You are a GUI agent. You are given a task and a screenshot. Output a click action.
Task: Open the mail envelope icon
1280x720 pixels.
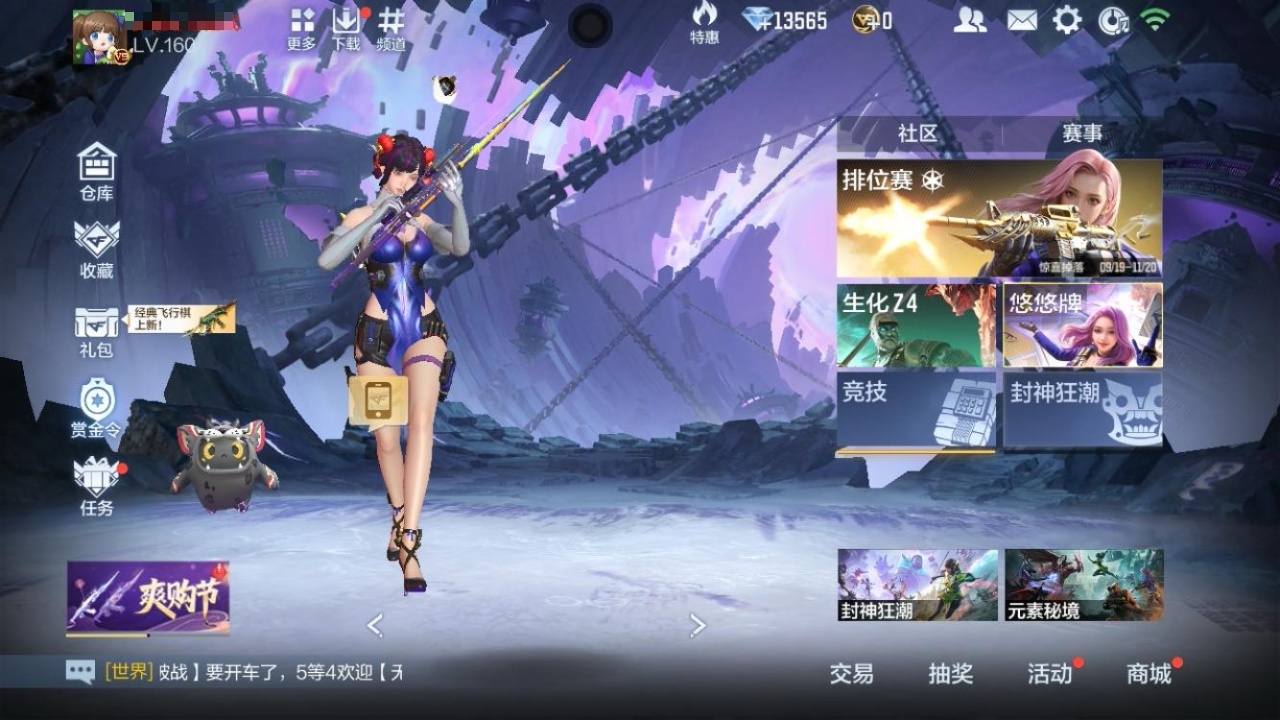(x=1021, y=20)
